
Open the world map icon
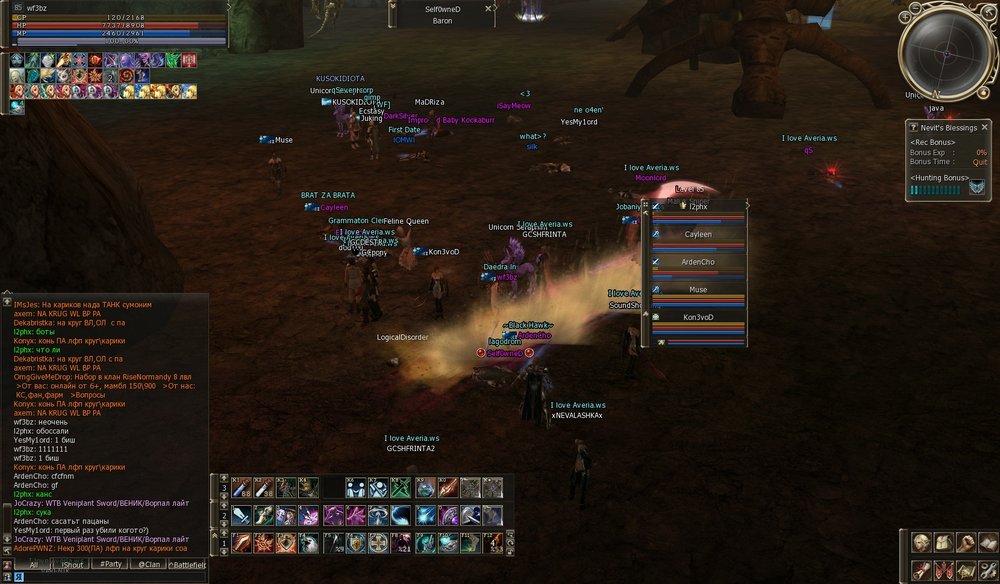[965, 569]
